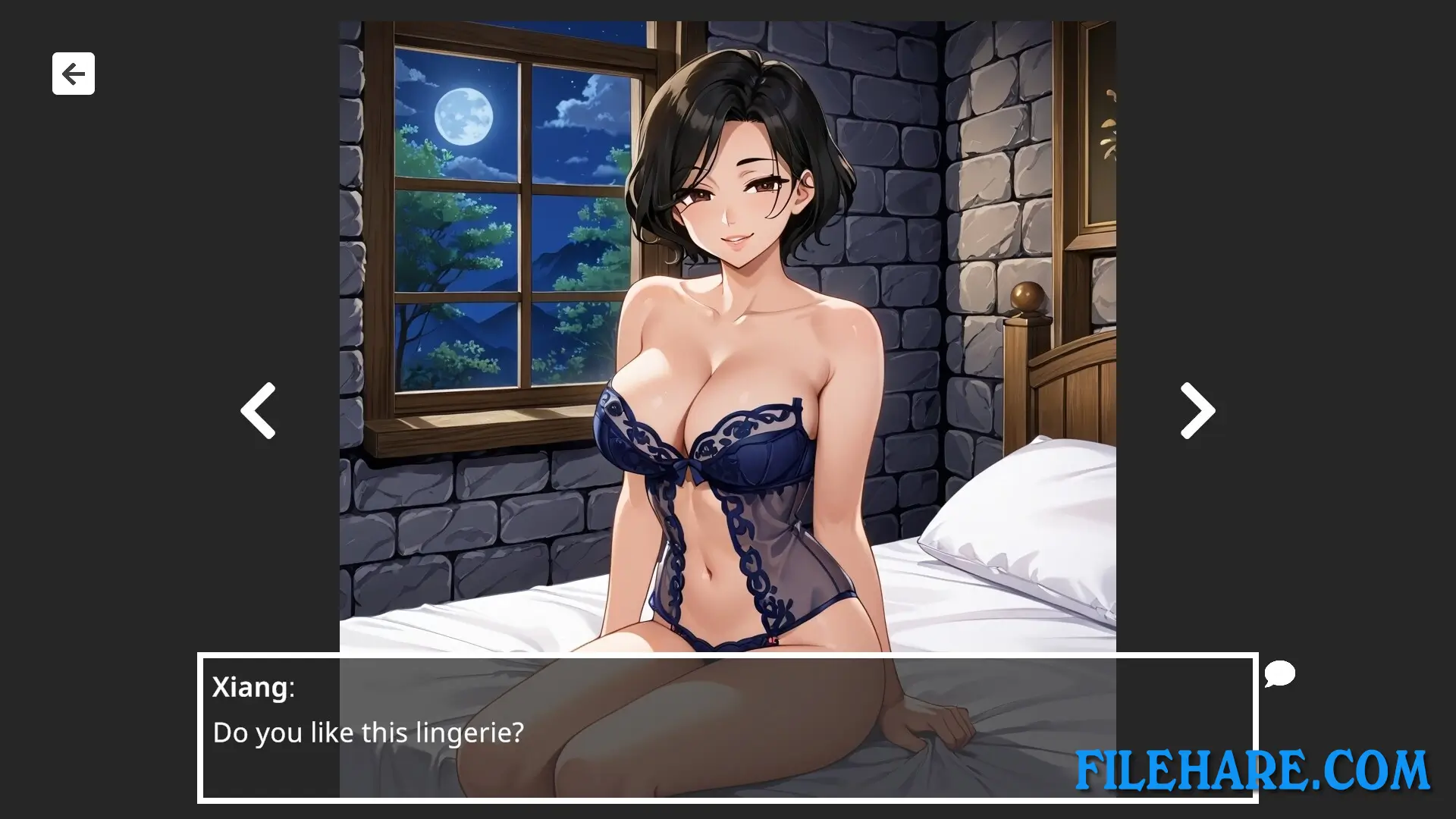The image size is (1456, 819).
Task: Advance to the next image
Action: click(x=1197, y=409)
